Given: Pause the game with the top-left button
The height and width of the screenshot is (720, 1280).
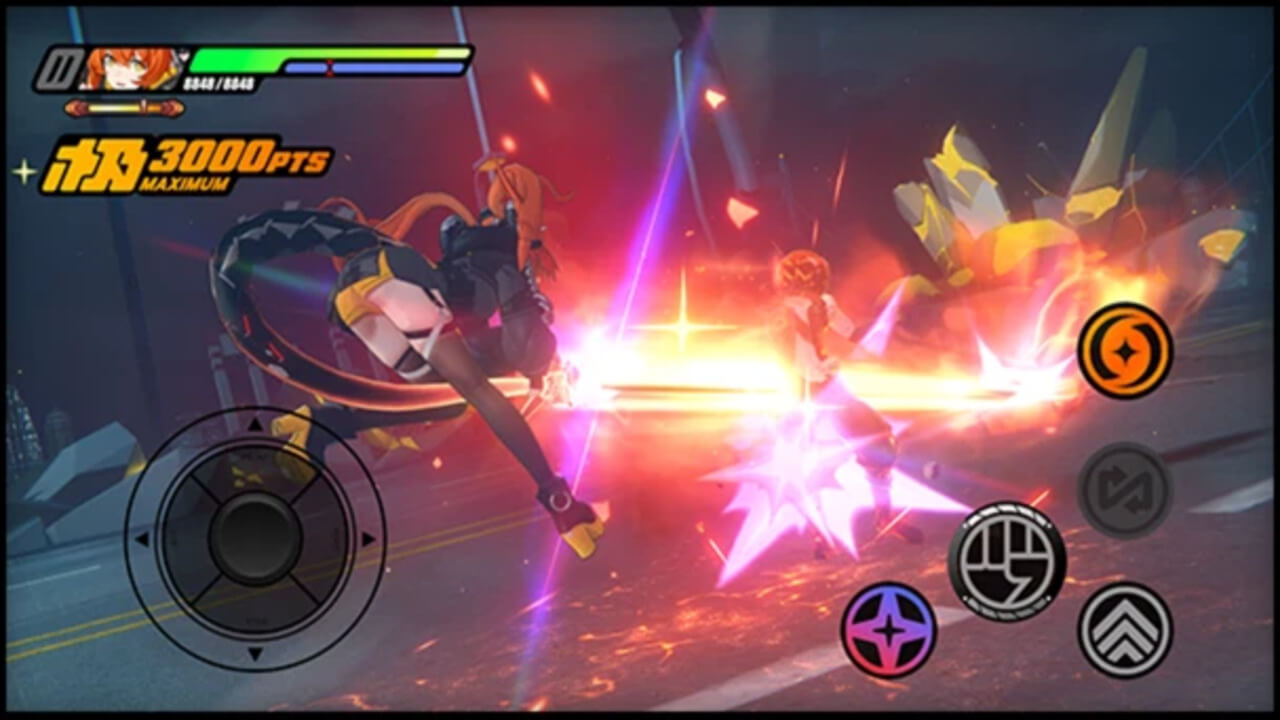Looking at the screenshot, I should click(x=58, y=70).
